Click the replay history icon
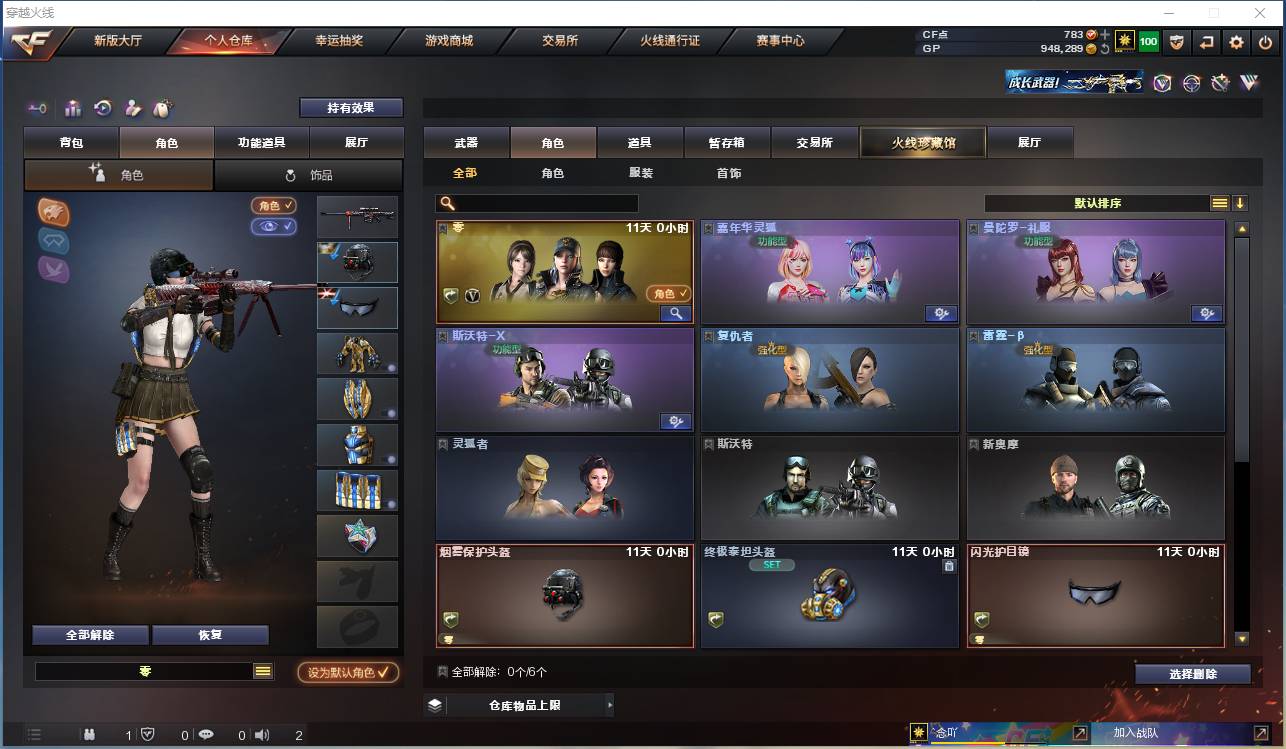The height and width of the screenshot is (749, 1286). (102, 107)
